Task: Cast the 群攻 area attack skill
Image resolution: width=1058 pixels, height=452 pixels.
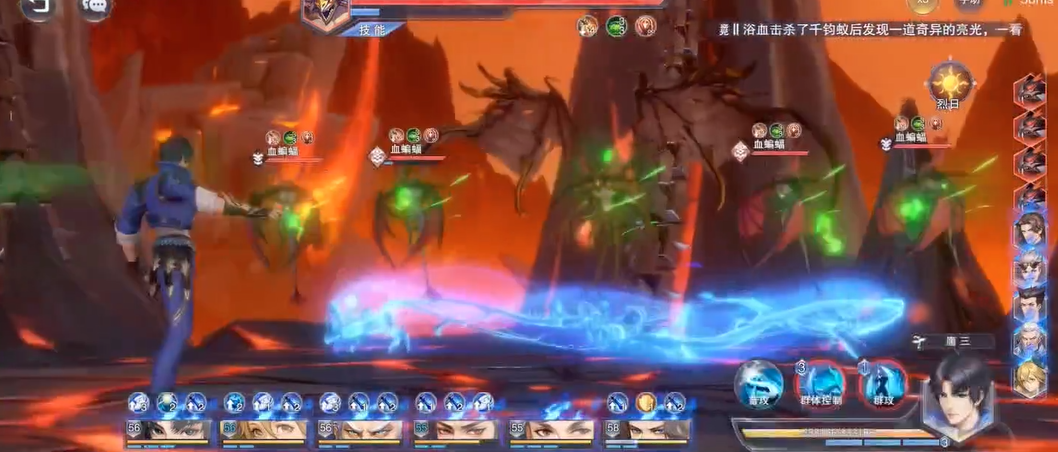Action: click(883, 384)
